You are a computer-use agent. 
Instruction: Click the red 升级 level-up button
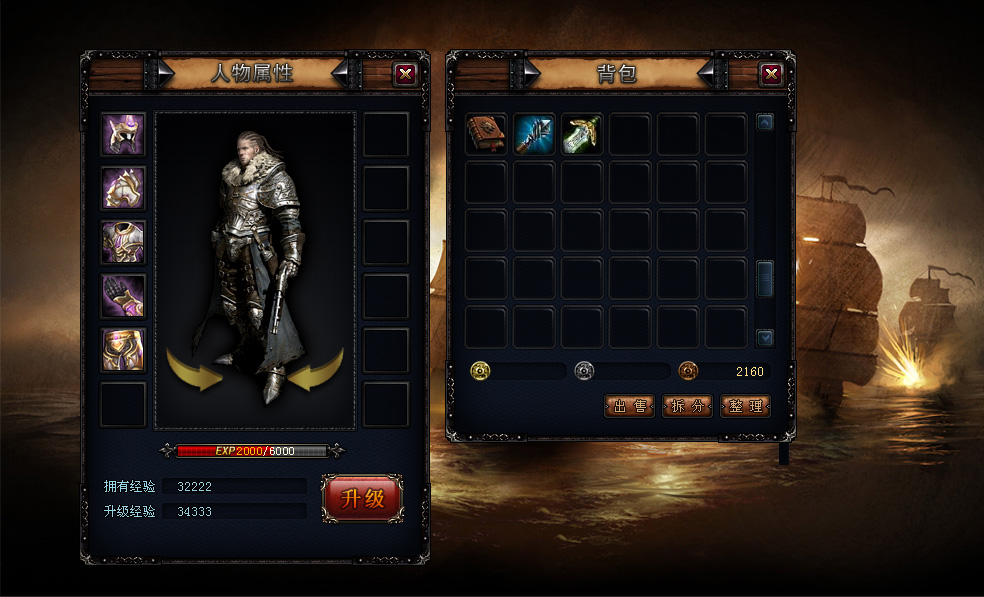click(362, 498)
